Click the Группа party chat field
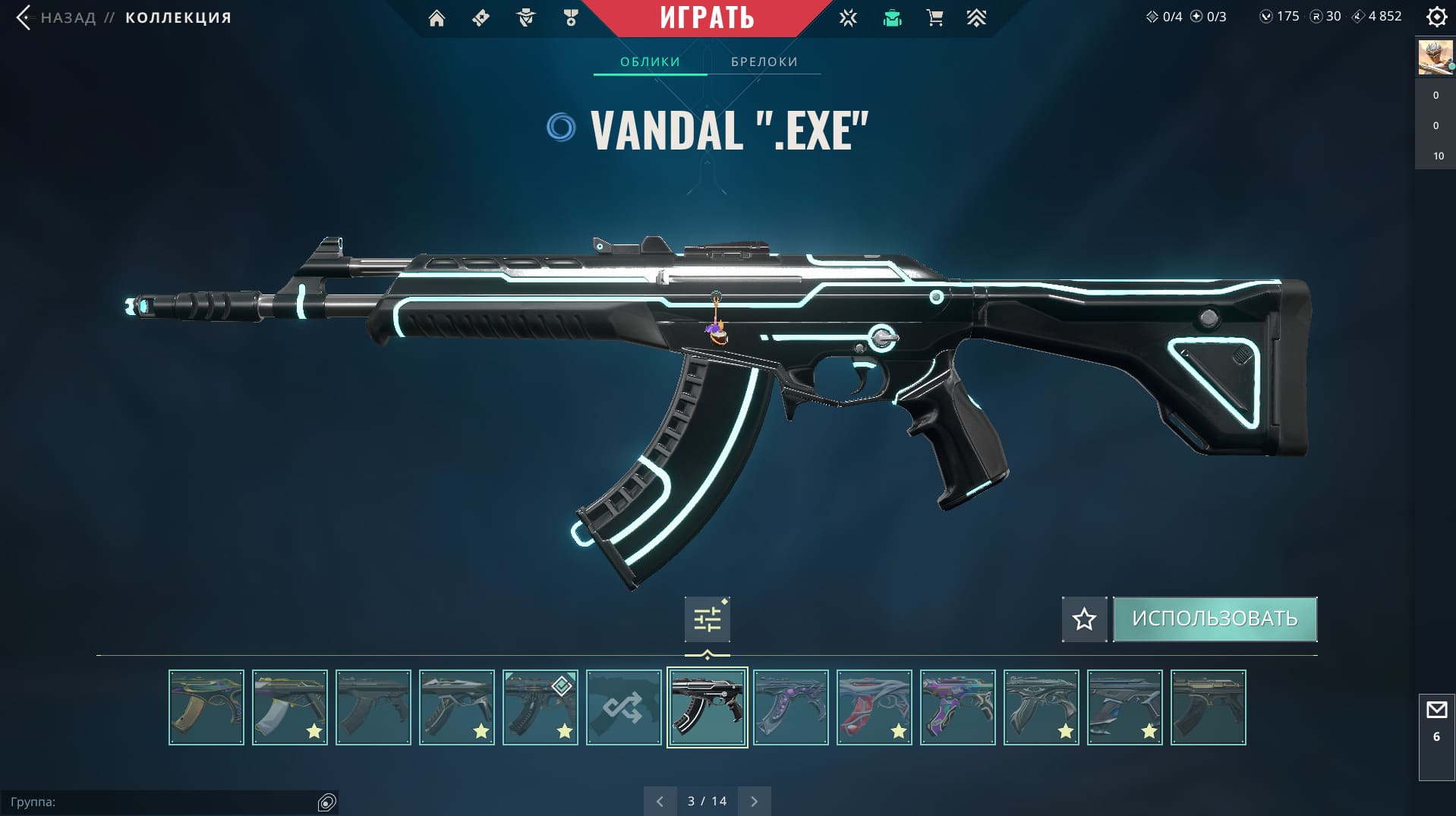The width and height of the screenshot is (1456, 816). click(159, 802)
